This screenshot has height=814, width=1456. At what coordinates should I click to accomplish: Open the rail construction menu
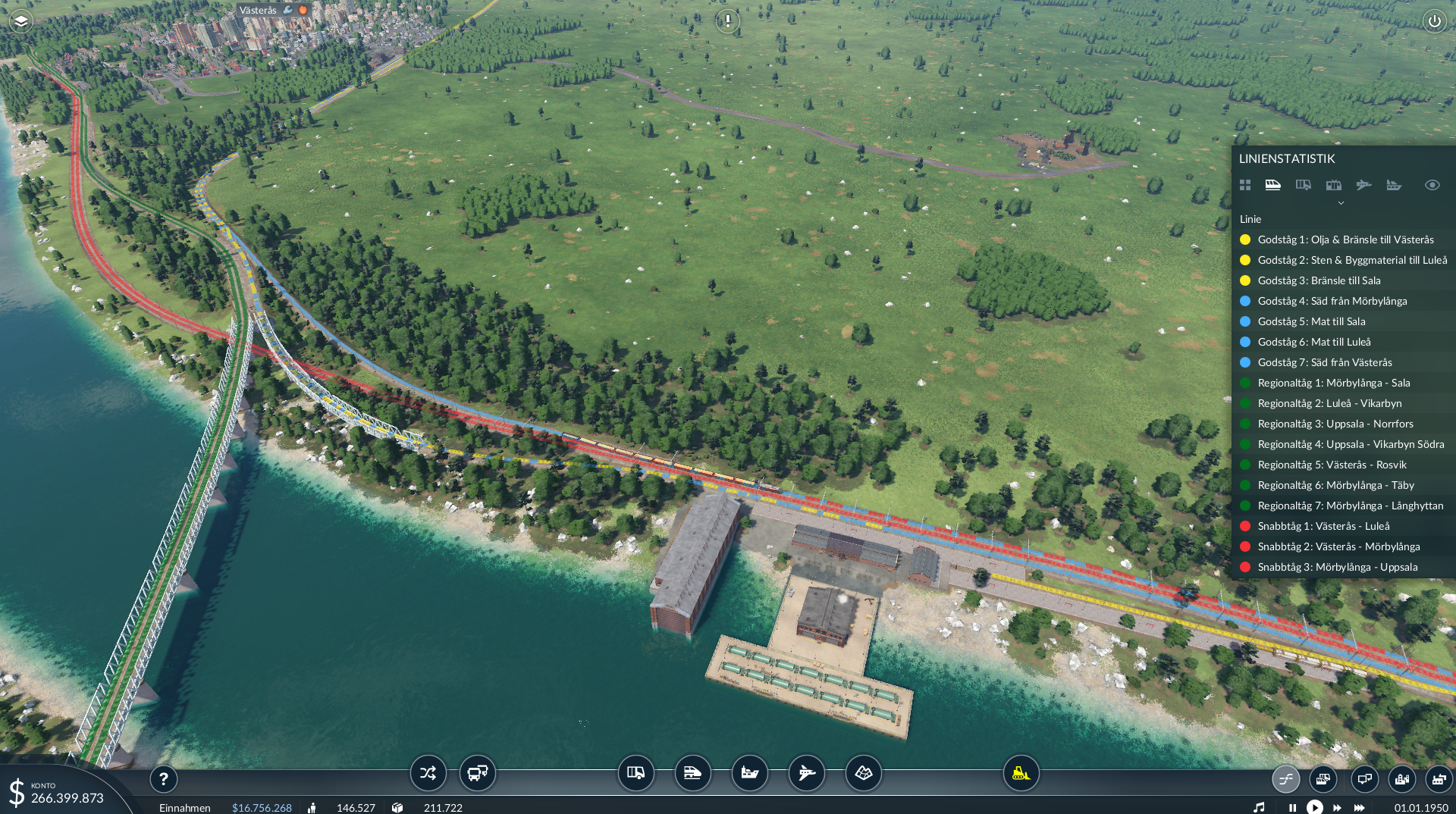point(692,773)
